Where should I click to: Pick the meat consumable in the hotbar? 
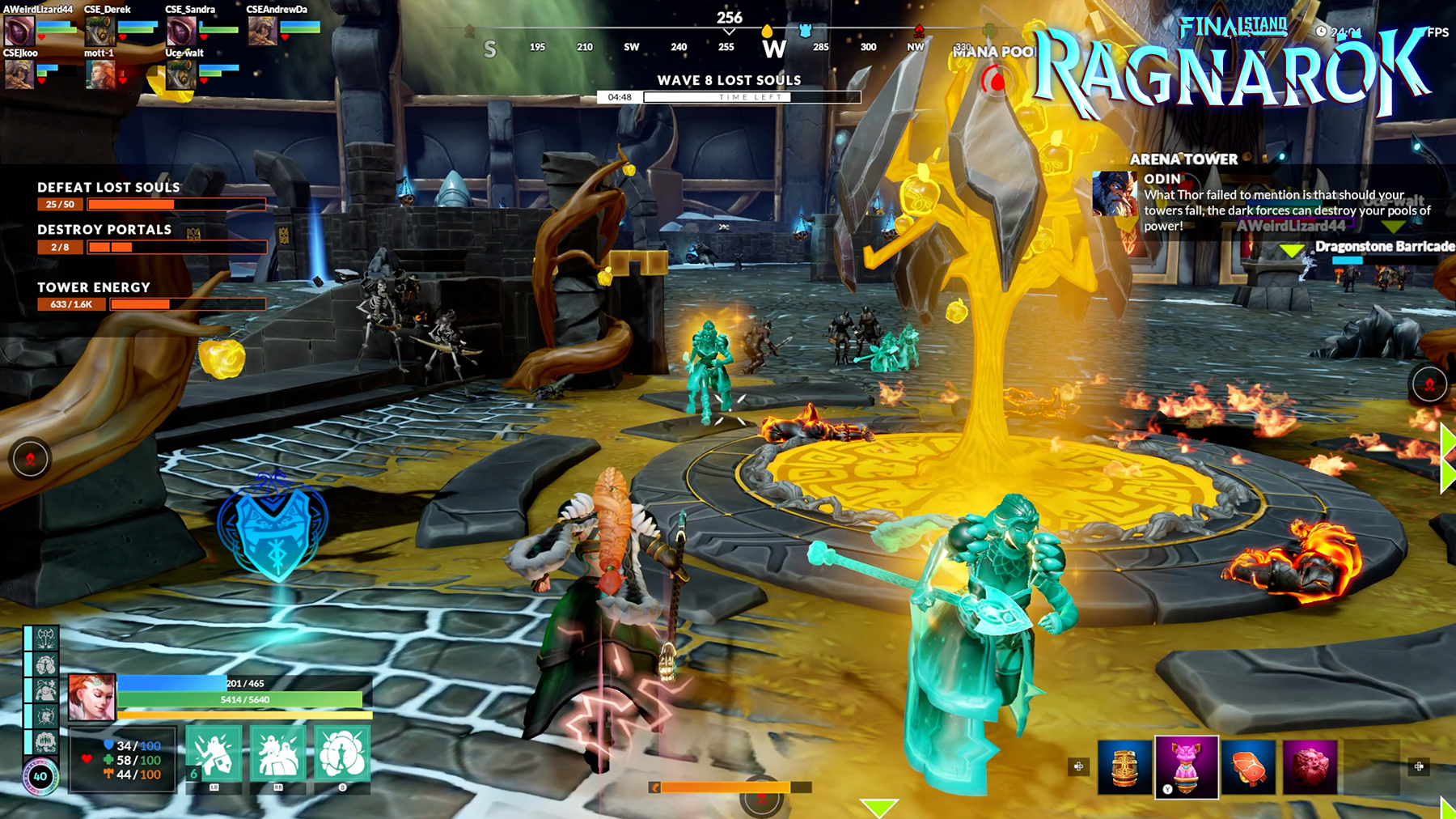(x=1250, y=766)
